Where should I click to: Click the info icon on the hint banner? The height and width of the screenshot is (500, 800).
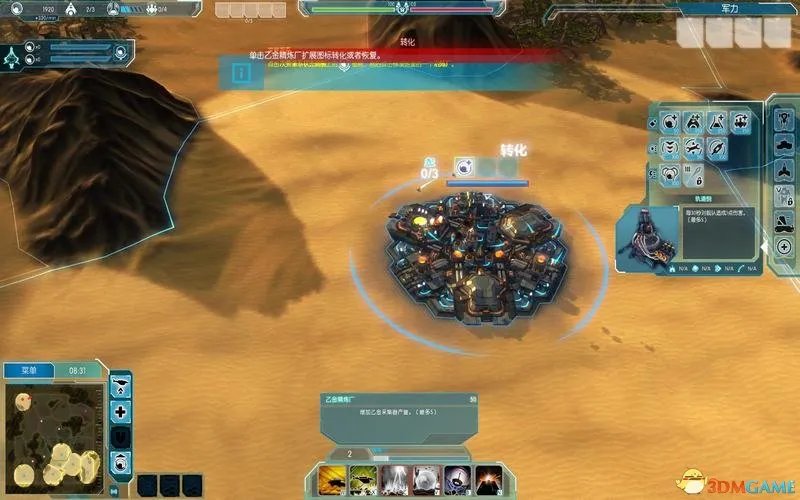click(x=241, y=73)
